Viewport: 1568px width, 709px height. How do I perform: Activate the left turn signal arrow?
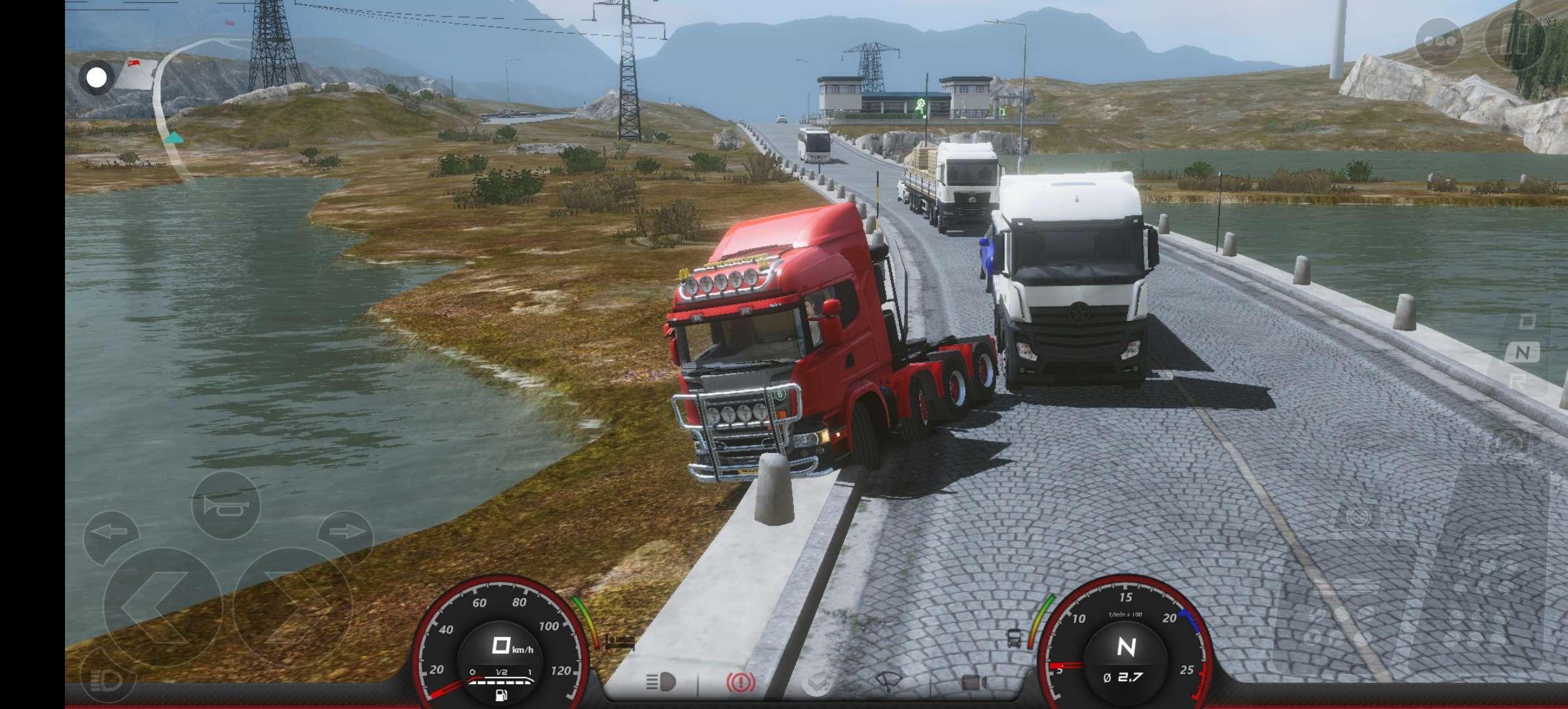[110, 532]
